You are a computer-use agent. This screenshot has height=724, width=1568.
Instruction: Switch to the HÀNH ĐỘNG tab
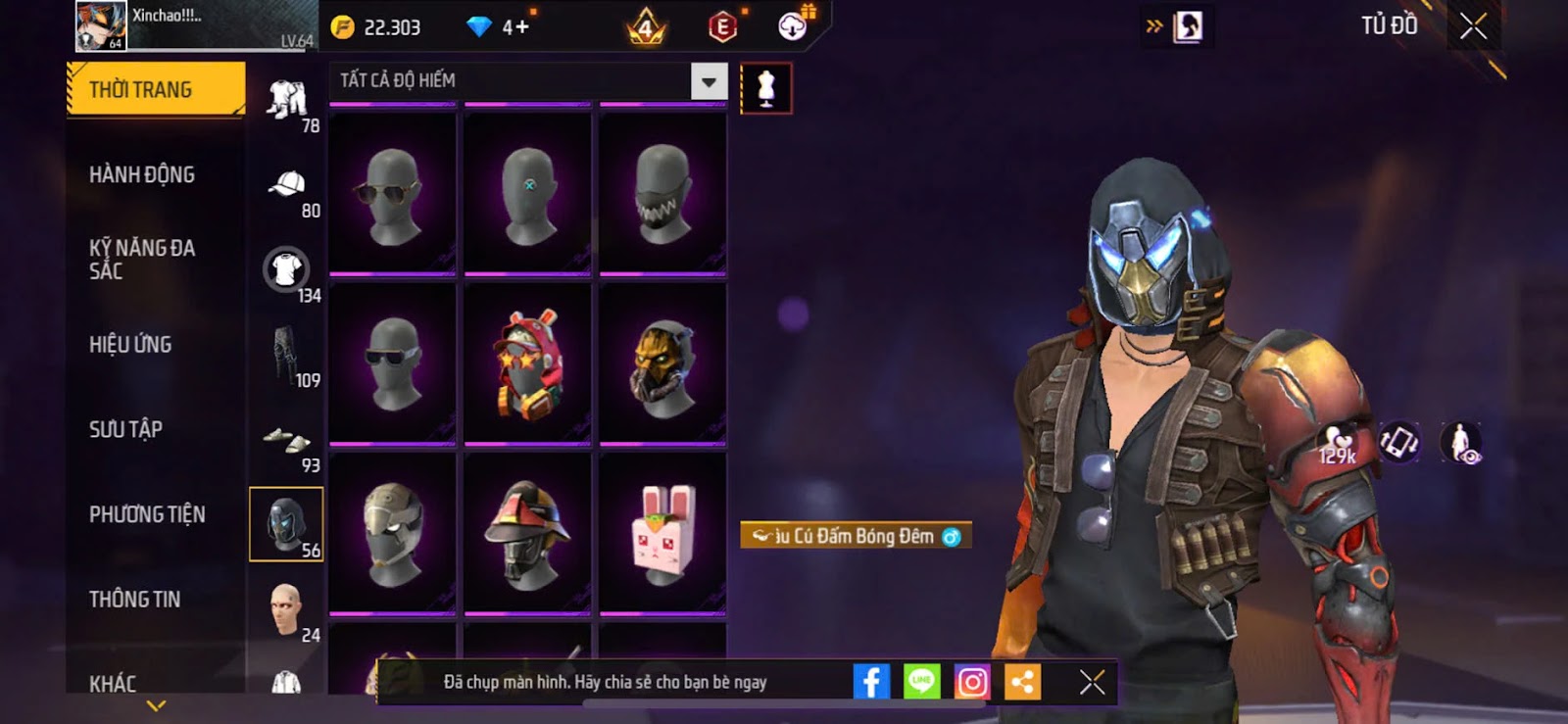click(142, 174)
